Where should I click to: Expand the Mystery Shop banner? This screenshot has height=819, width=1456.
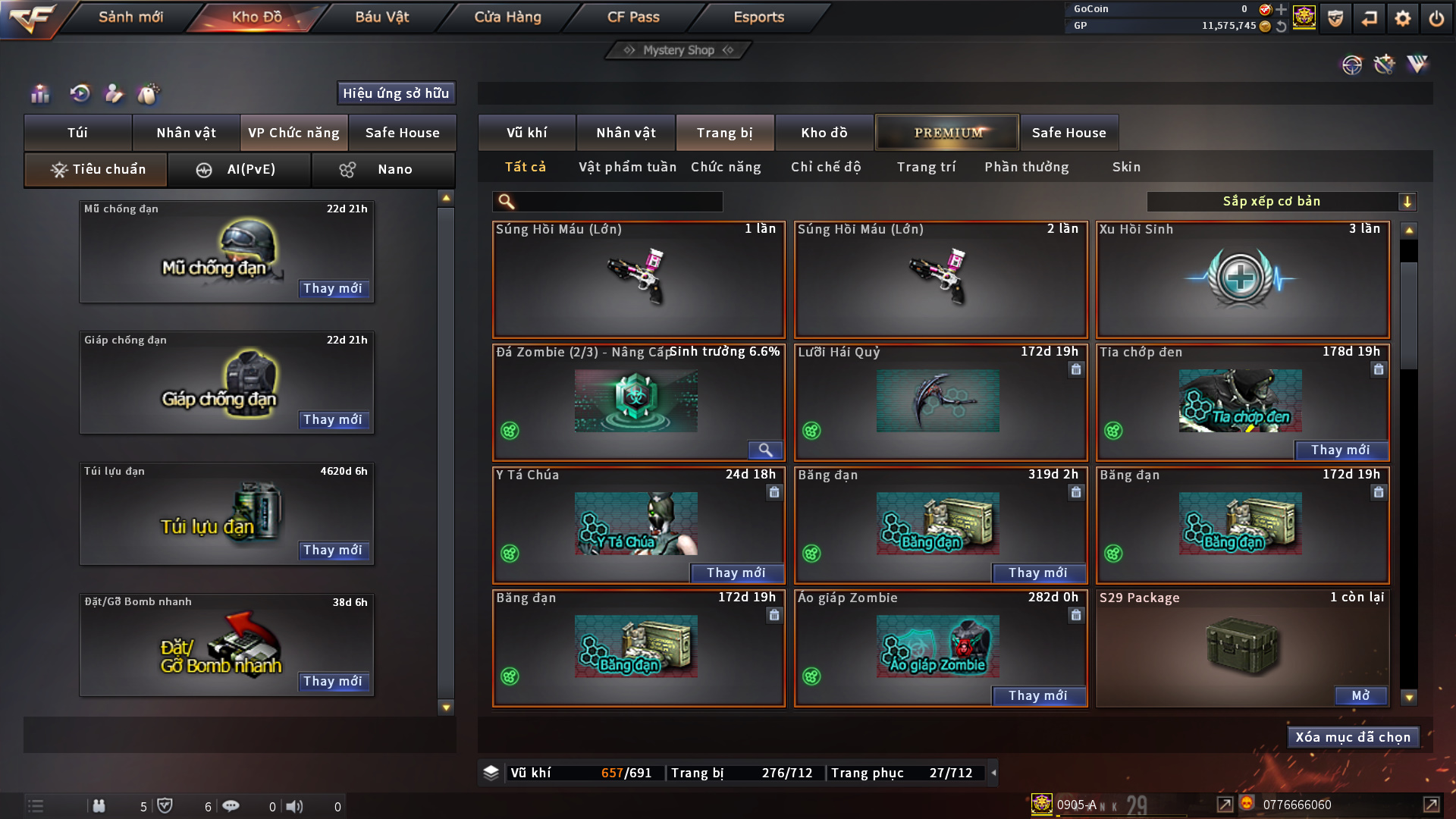679,50
